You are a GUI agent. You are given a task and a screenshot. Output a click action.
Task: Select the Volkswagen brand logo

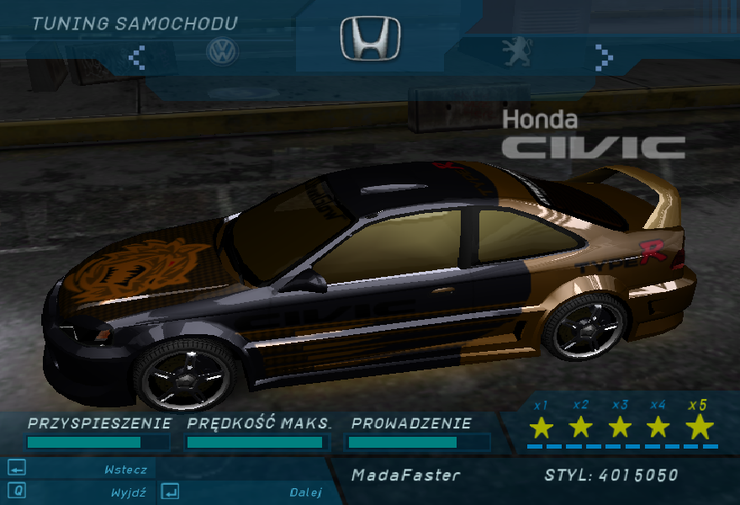click(221, 52)
